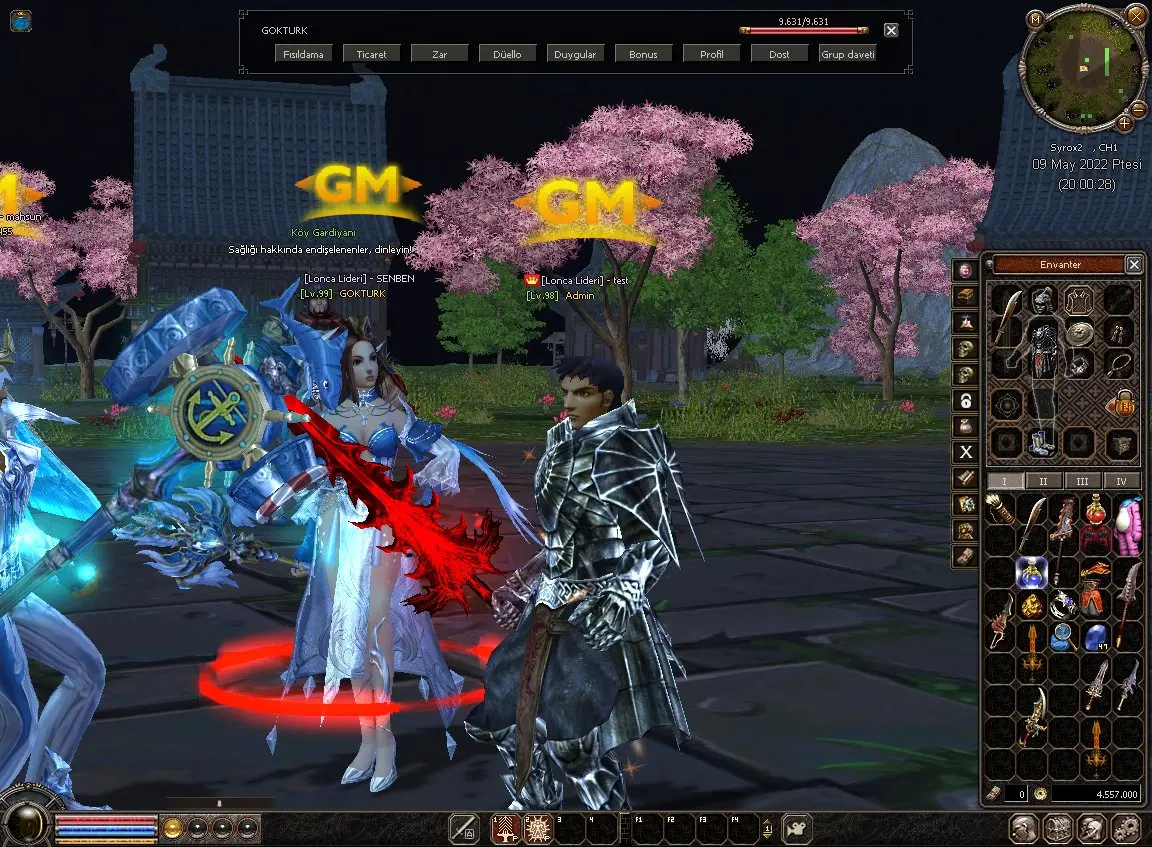Open the target's Profil
1152x847 pixels.
(x=711, y=54)
